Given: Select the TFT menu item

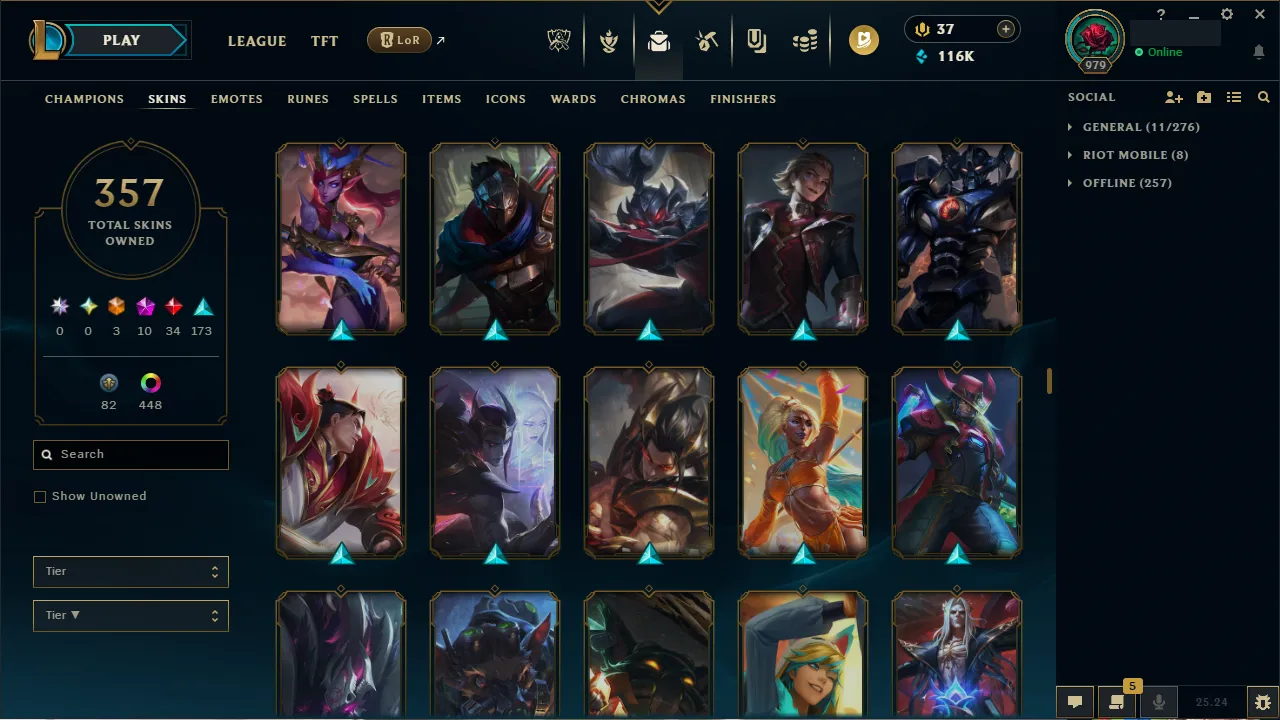Looking at the screenshot, I should 324,41.
